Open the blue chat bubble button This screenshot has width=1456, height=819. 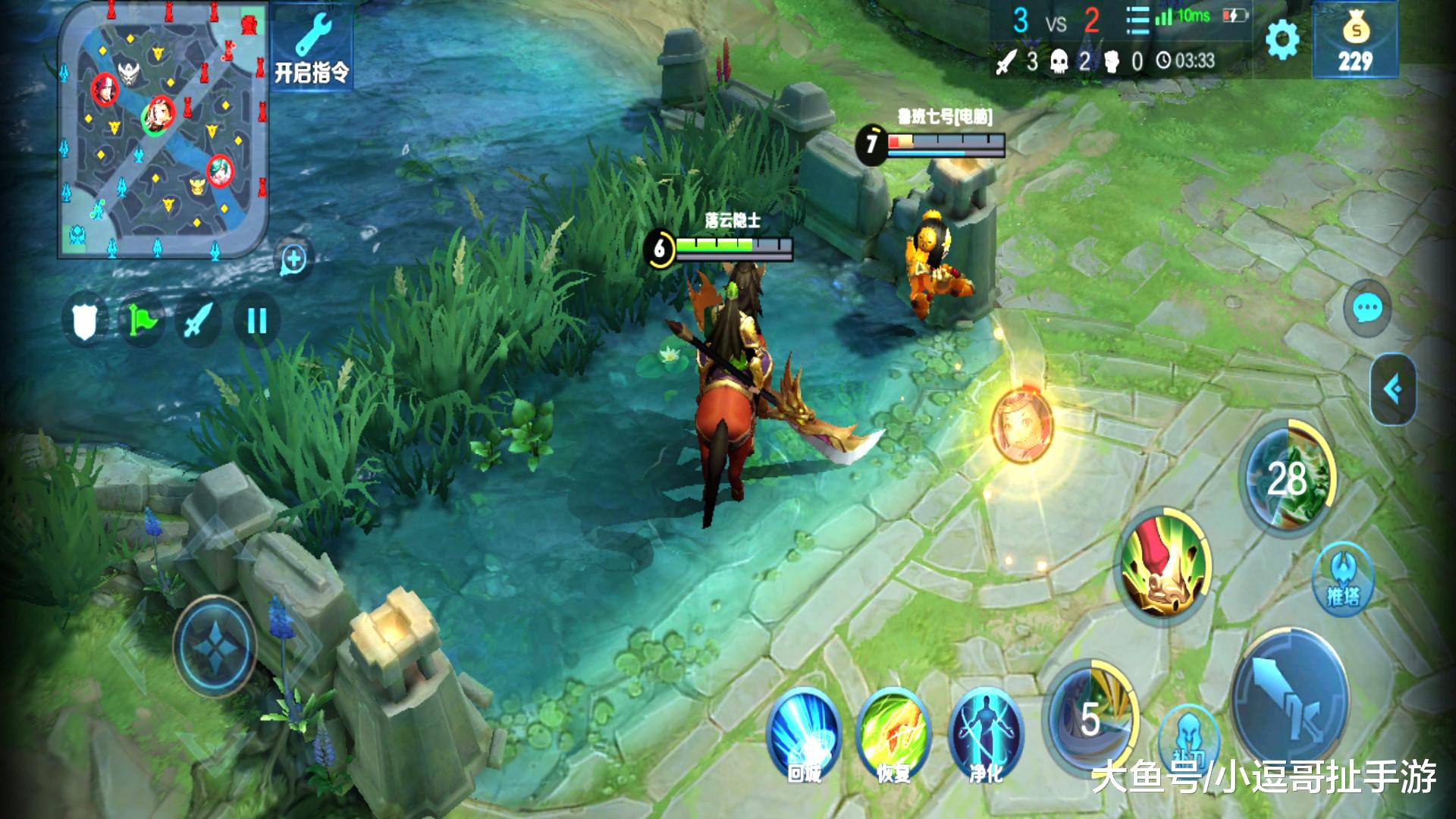tap(1367, 308)
